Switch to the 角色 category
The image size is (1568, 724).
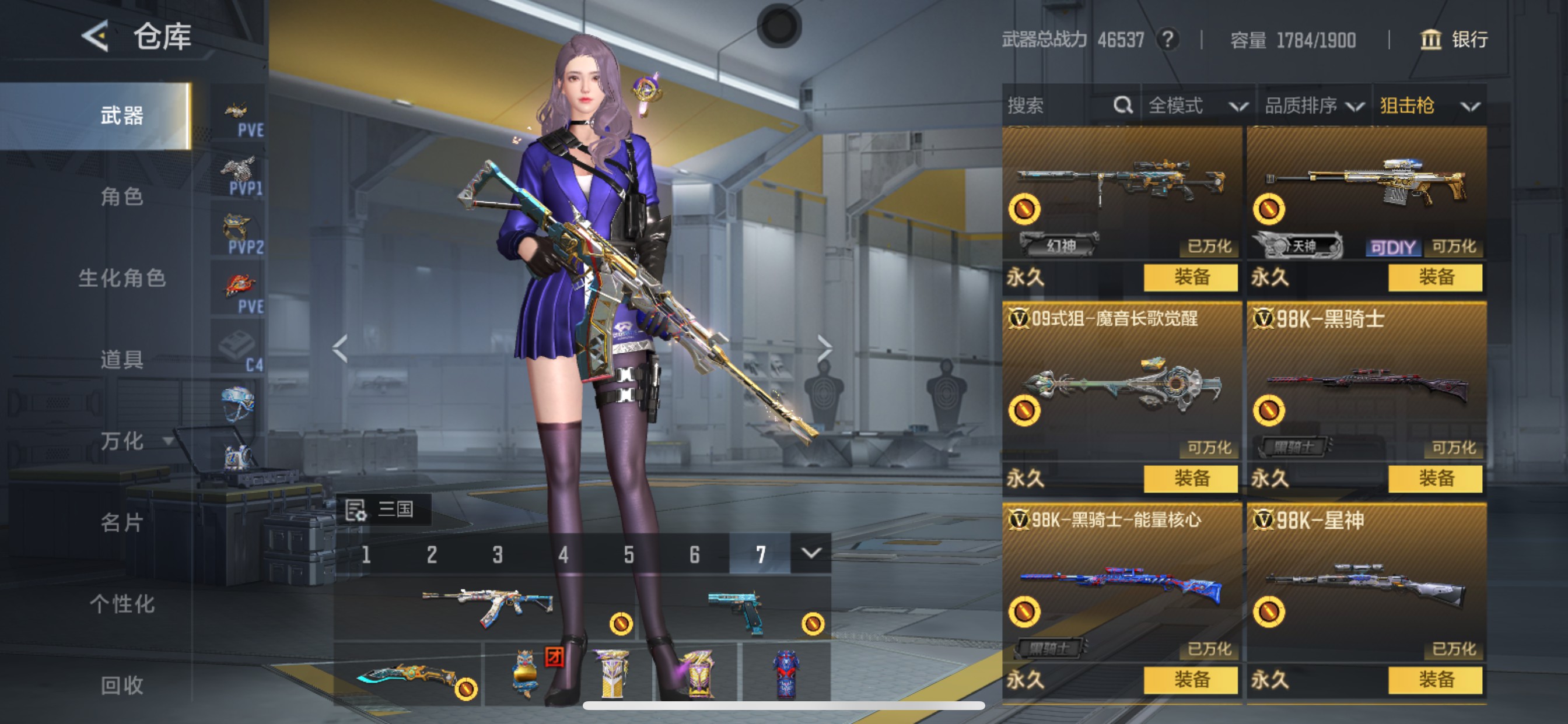122,196
